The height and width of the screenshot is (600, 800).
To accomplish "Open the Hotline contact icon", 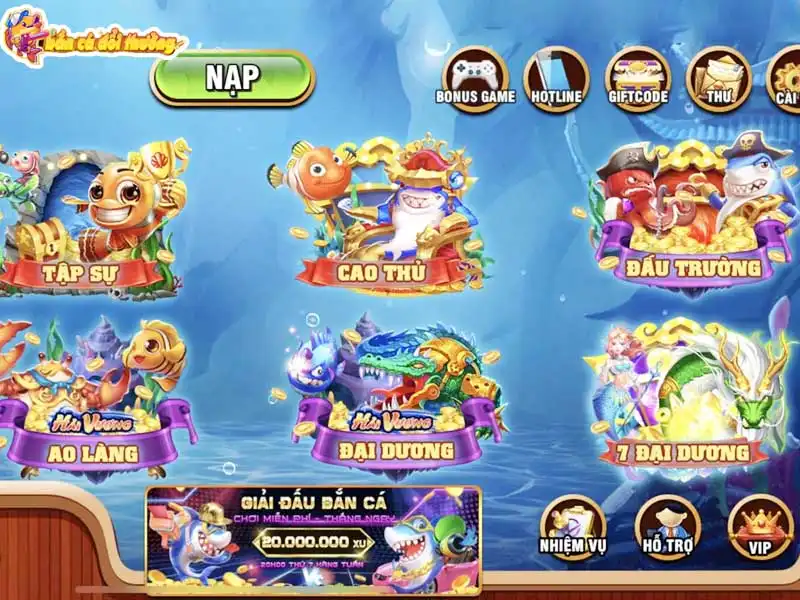I will click(556, 76).
